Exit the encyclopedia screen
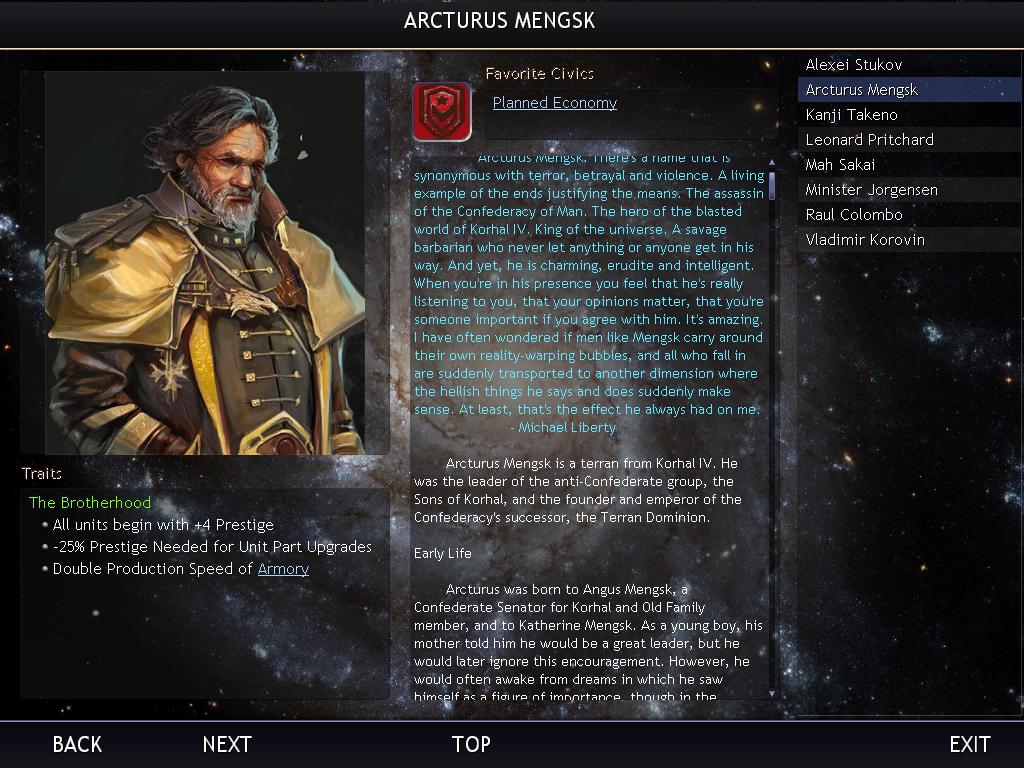The width and height of the screenshot is (1024, 768). pyautogui.click(x=969, y=744)
